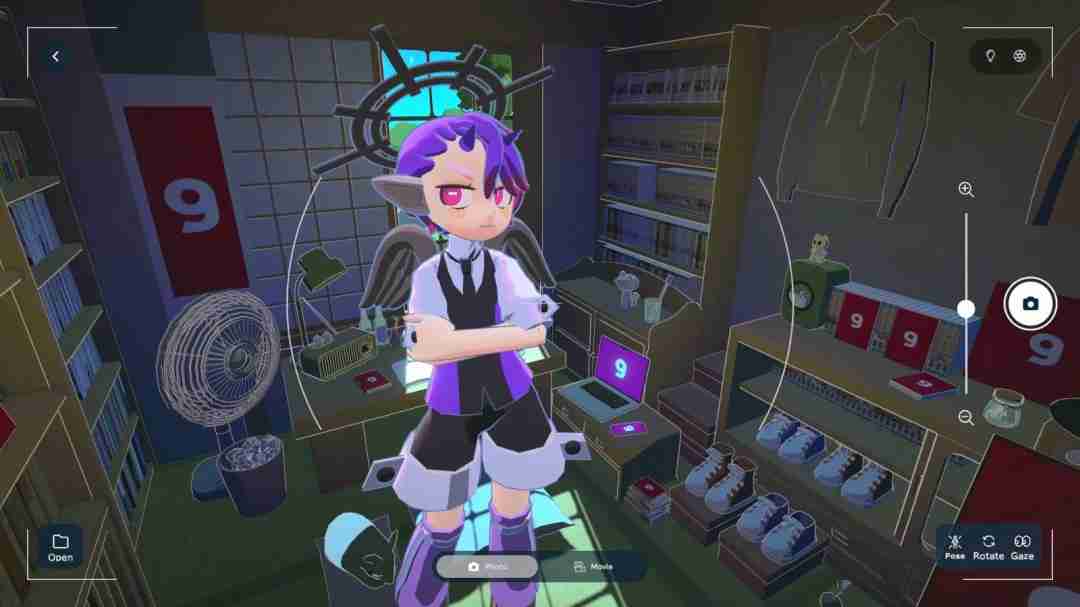The width and height of the screenshot is (1080, 607).
Task: Select the Rotate control
Action: [x=988, y=546]
